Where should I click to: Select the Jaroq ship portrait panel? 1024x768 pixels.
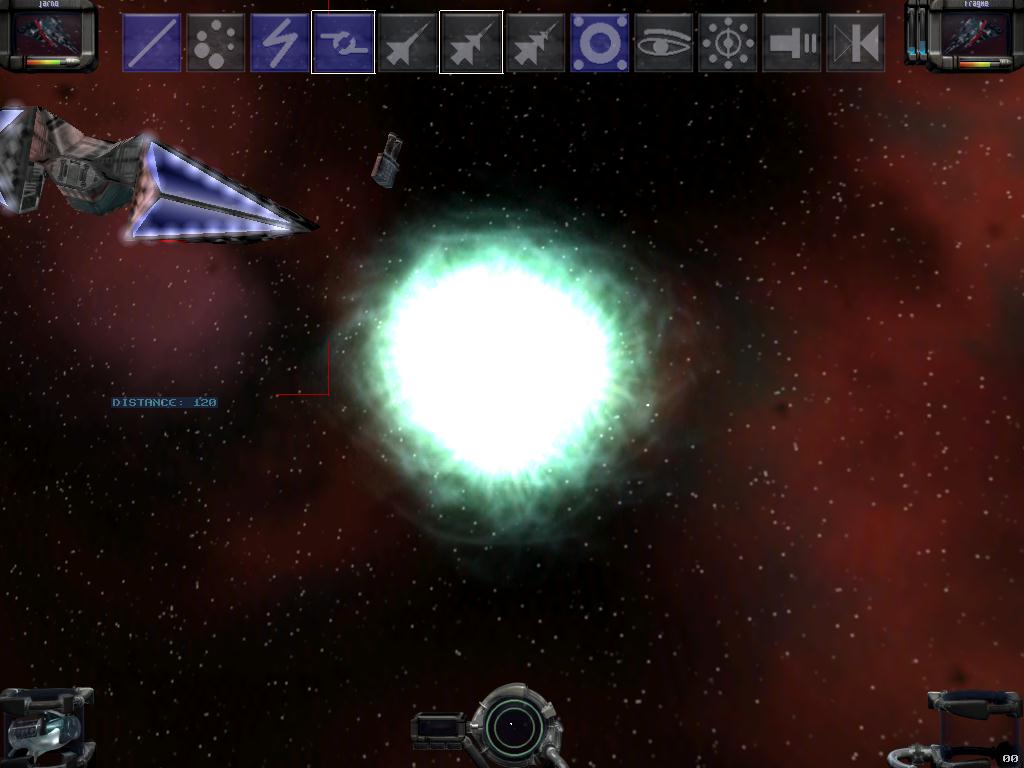pyautogui.click(x=50, y=36)
